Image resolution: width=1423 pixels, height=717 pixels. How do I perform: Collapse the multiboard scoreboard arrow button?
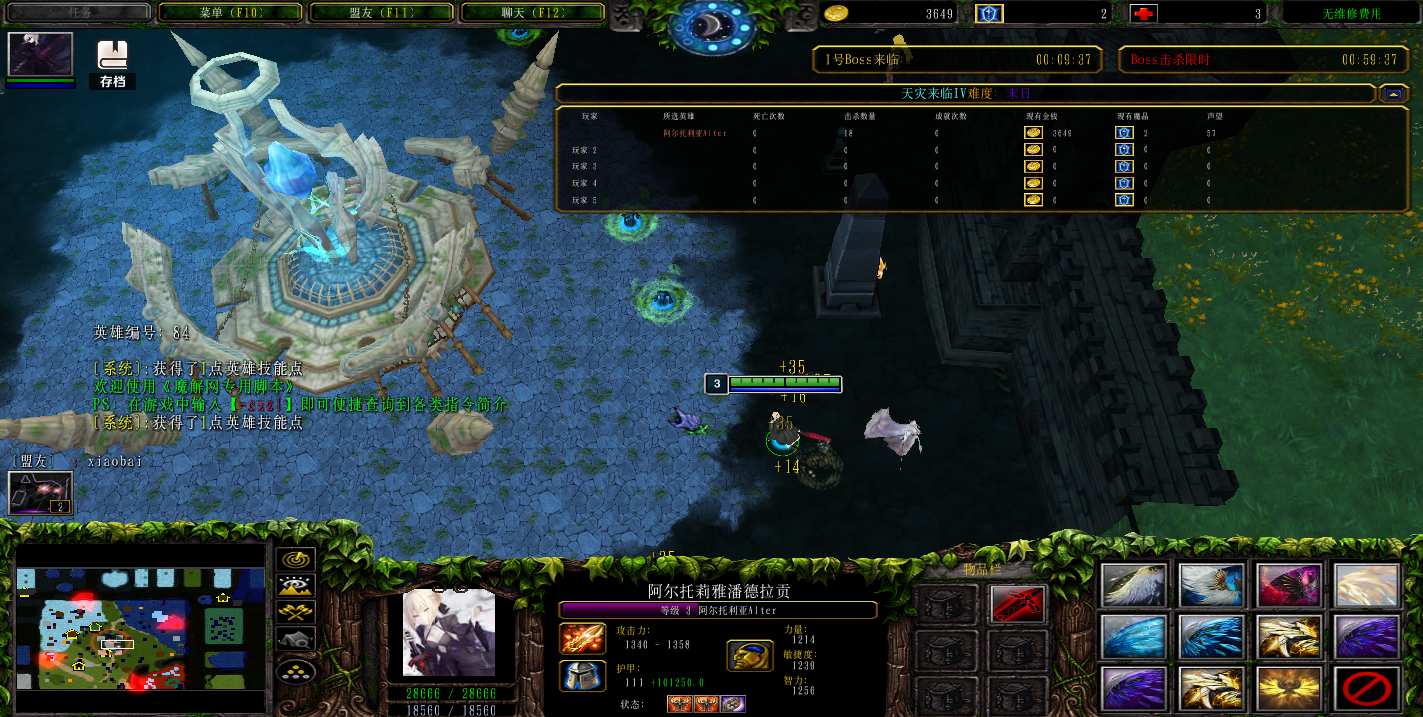point(1393,93)
